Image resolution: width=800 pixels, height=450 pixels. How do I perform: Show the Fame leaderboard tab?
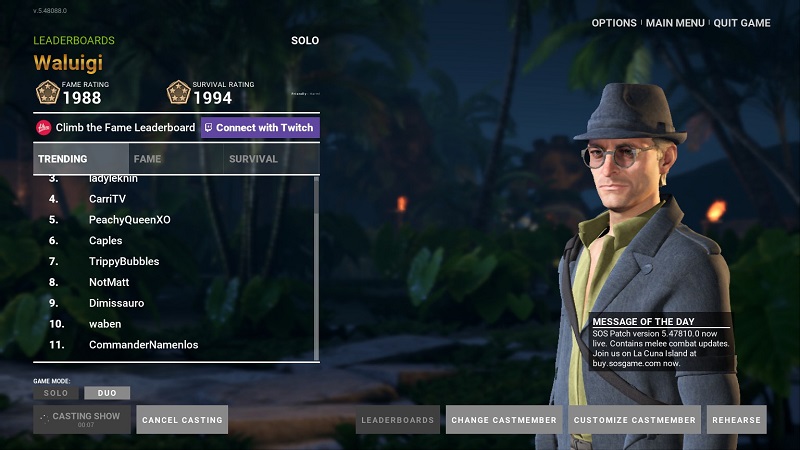click(x=174, y=159)
